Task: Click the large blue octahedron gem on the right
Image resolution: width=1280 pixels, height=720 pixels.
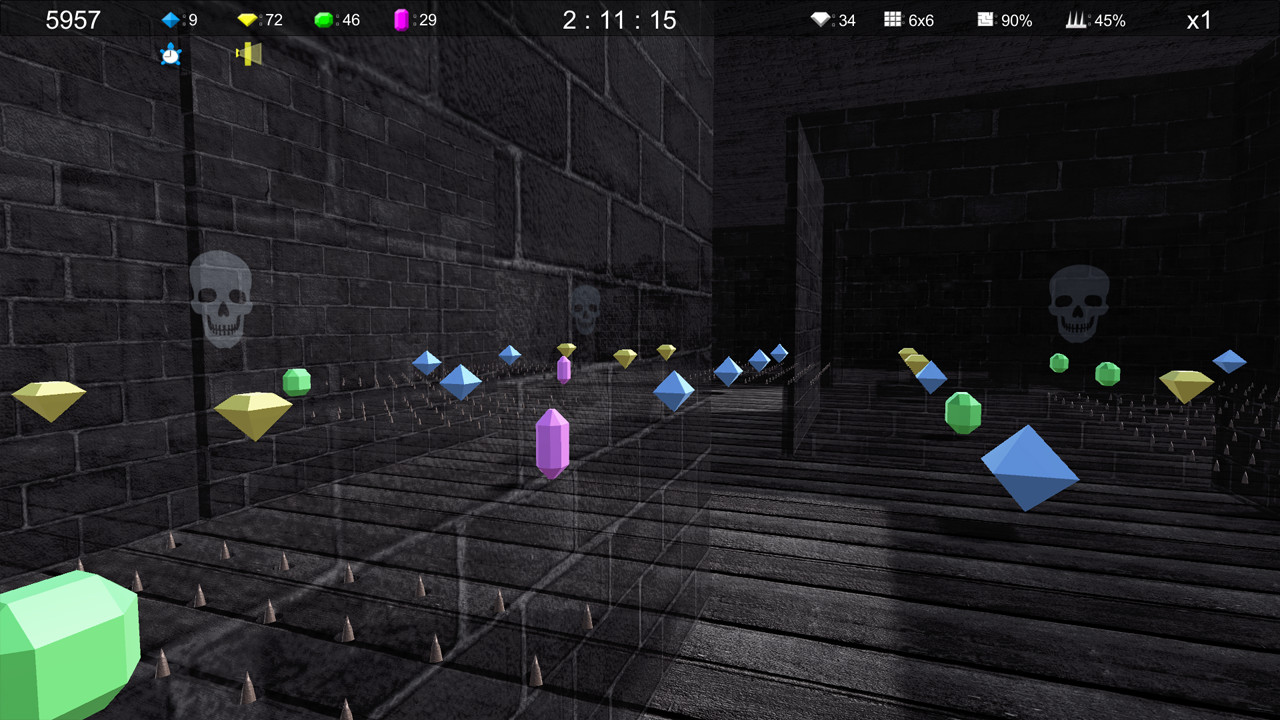Action: pyautogui.click(x=1029, y=468)
